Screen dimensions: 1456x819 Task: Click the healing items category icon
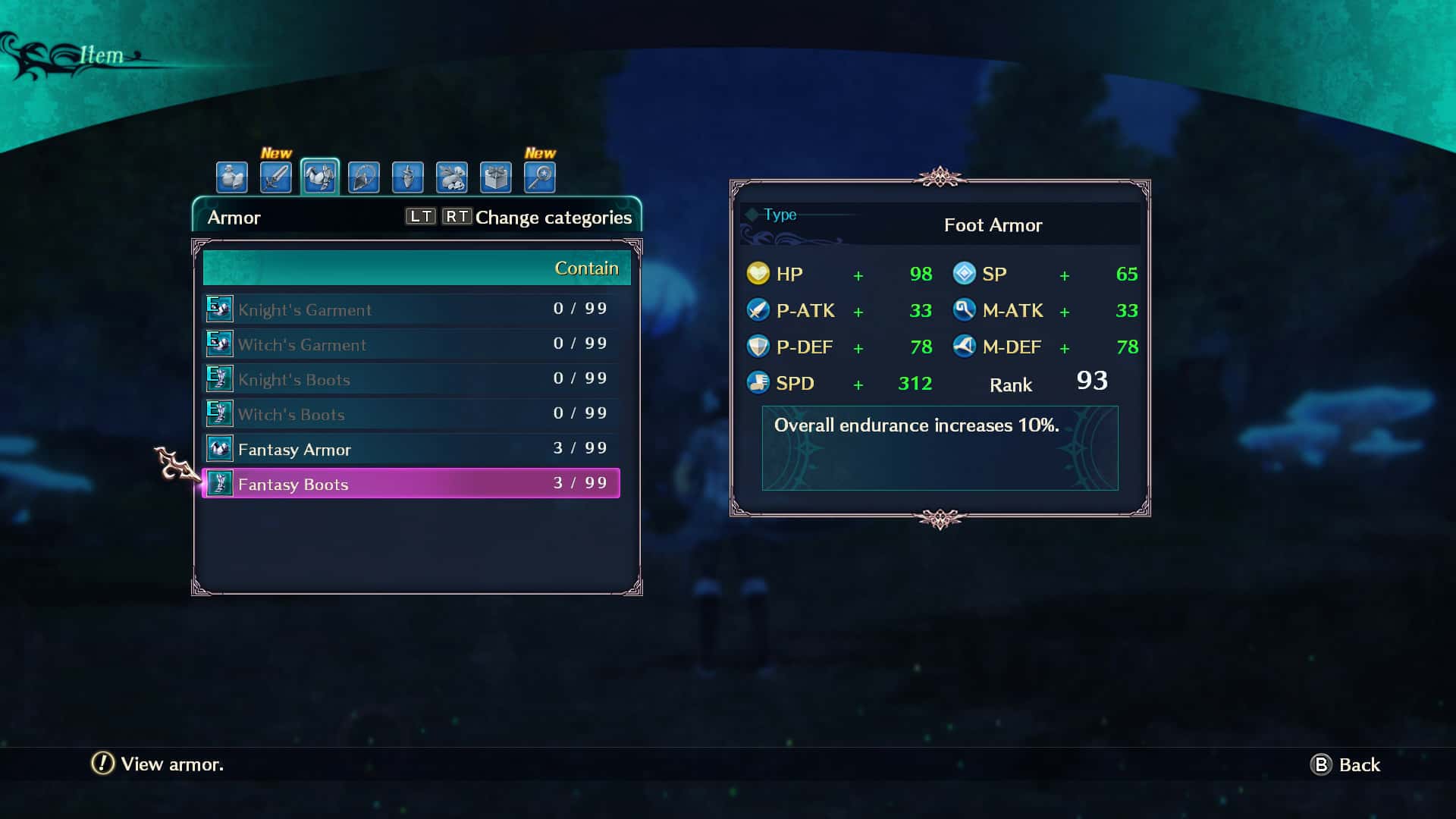coord(232,177)
